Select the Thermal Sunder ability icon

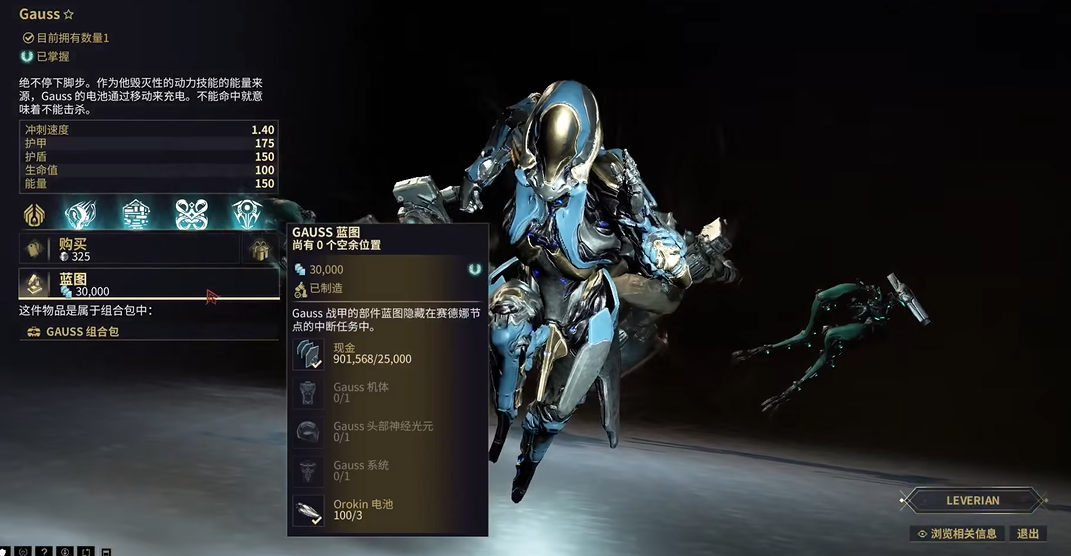click(191, 214)
